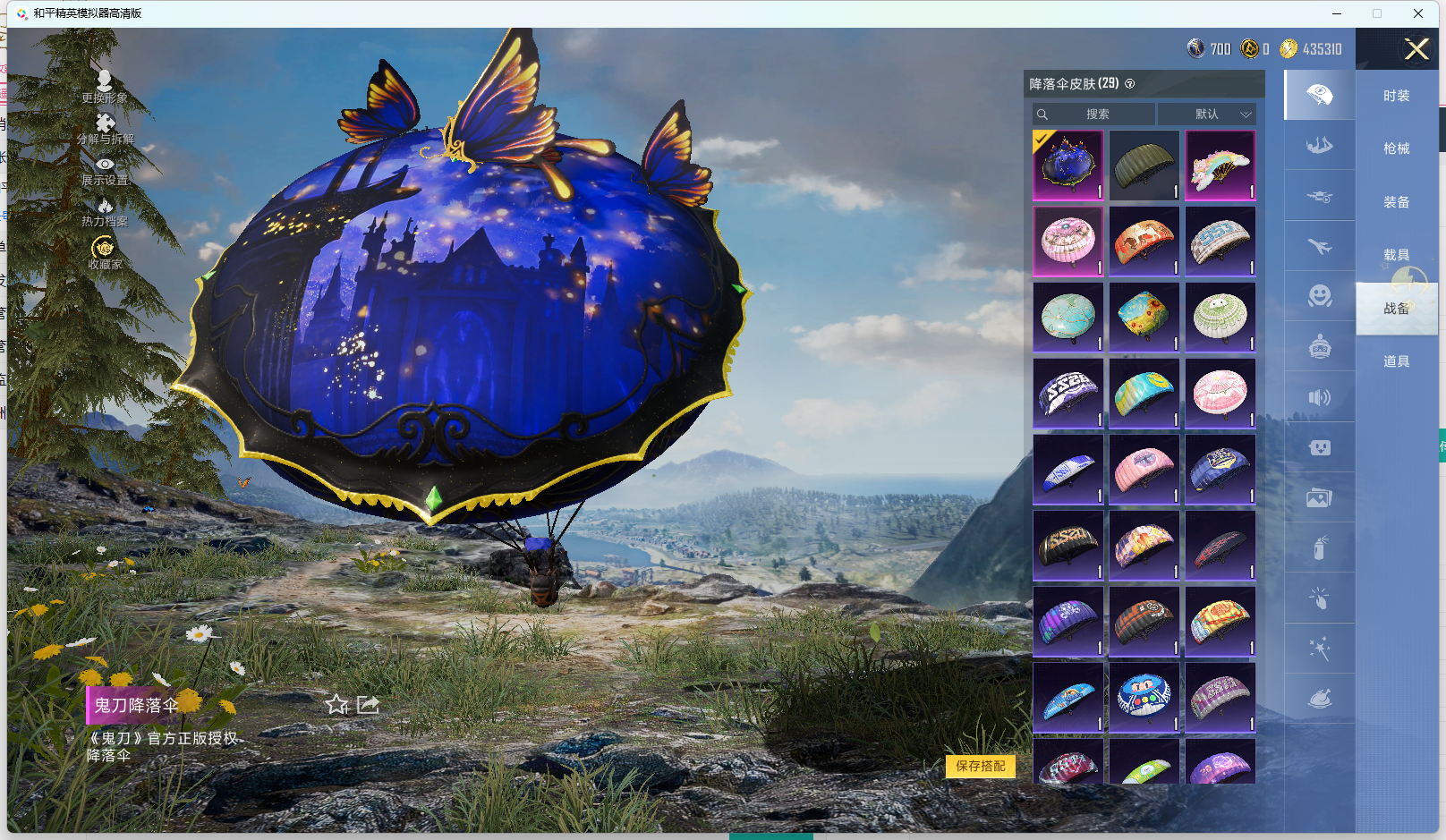Go to the 载具 tab
1446x840 pixels.
1396,255
